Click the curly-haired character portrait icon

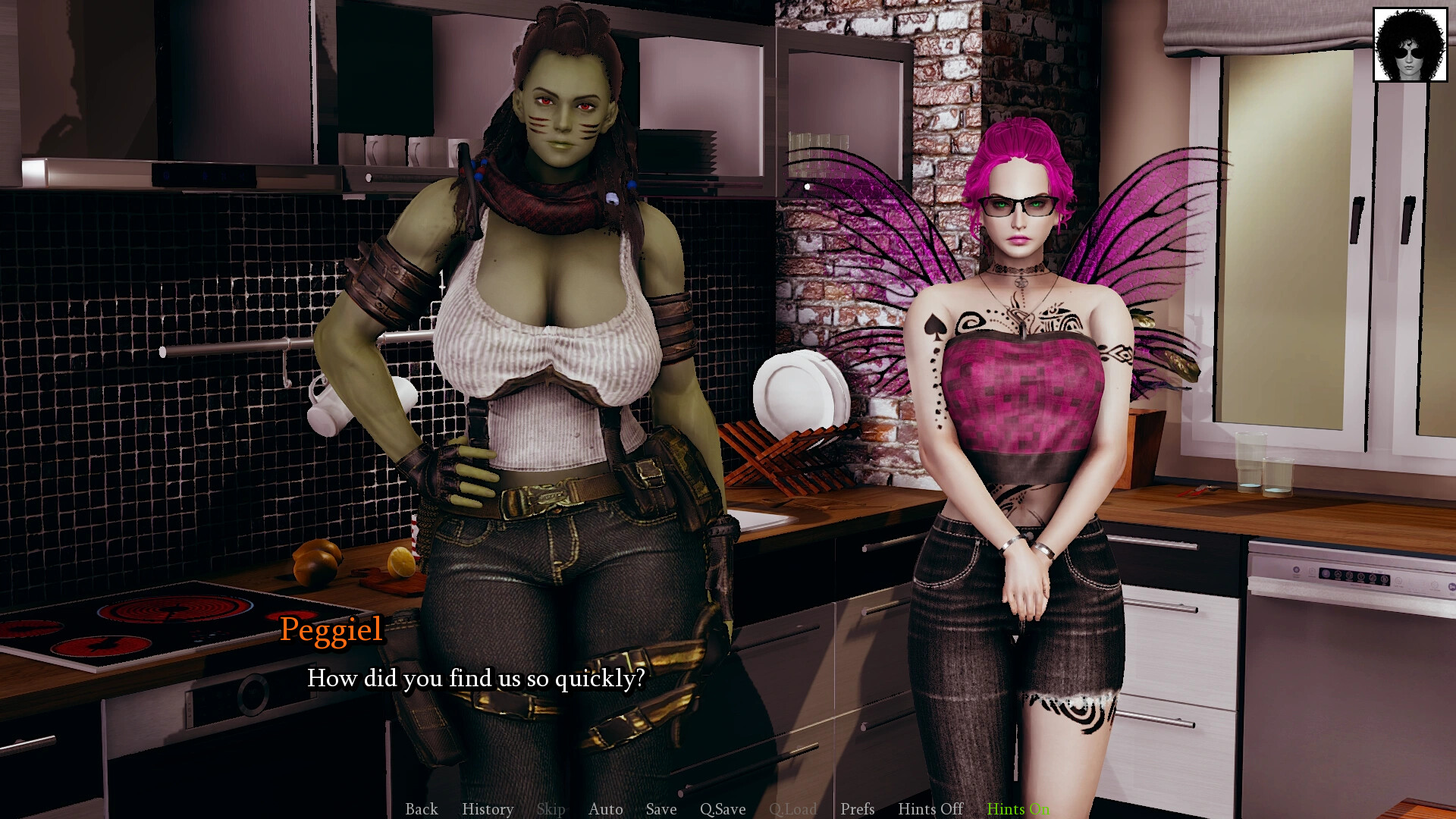tap(1410, 45)
